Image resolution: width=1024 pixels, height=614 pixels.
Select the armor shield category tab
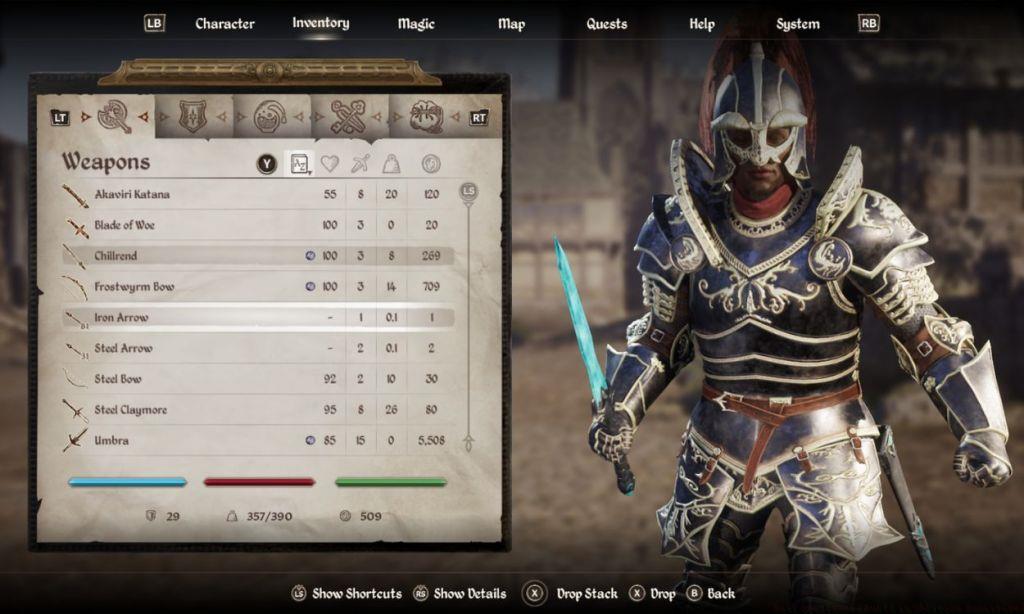pos(193,117)
